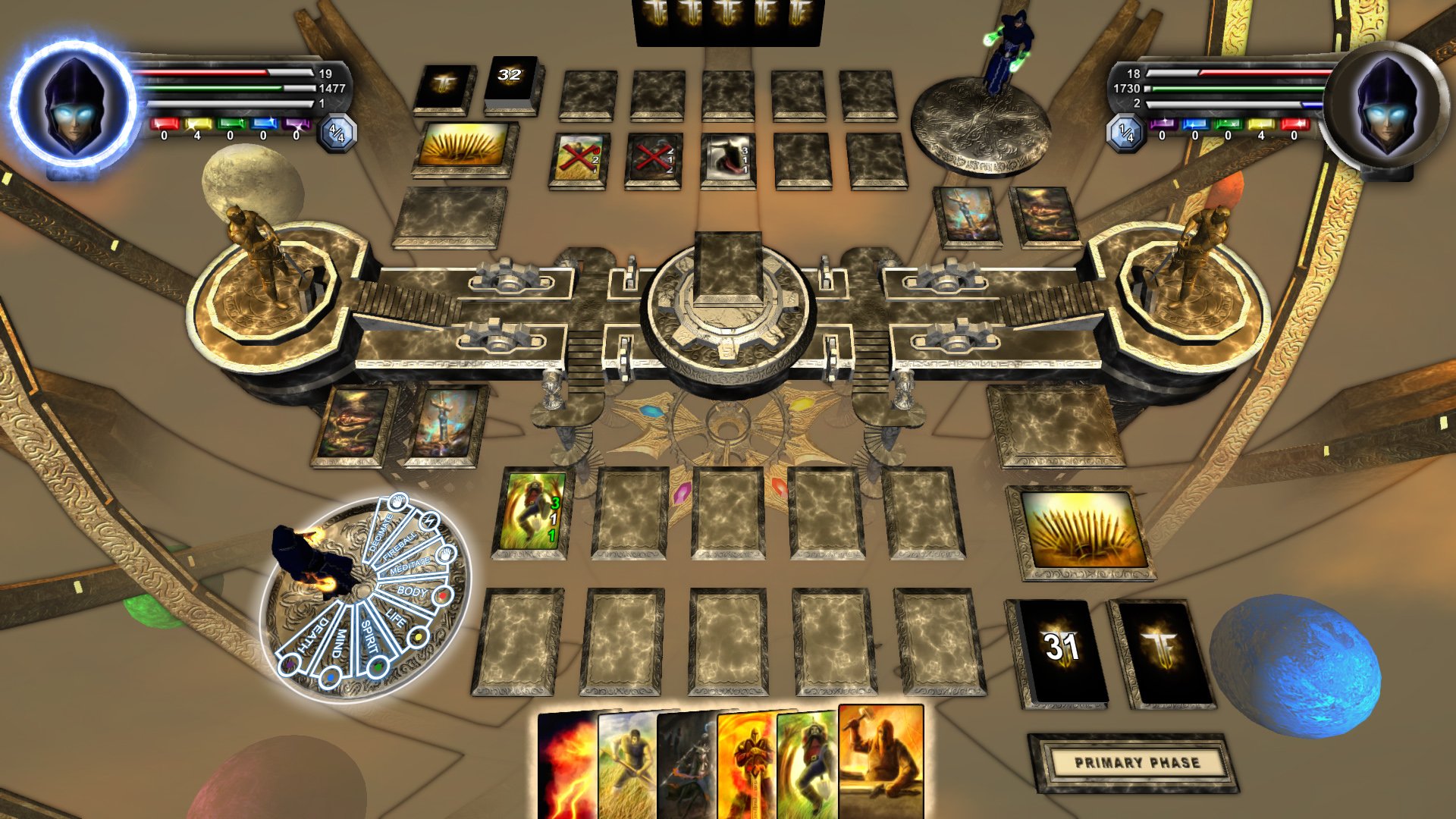Choose Meditate from the radial menu

[x=410, y=565]
